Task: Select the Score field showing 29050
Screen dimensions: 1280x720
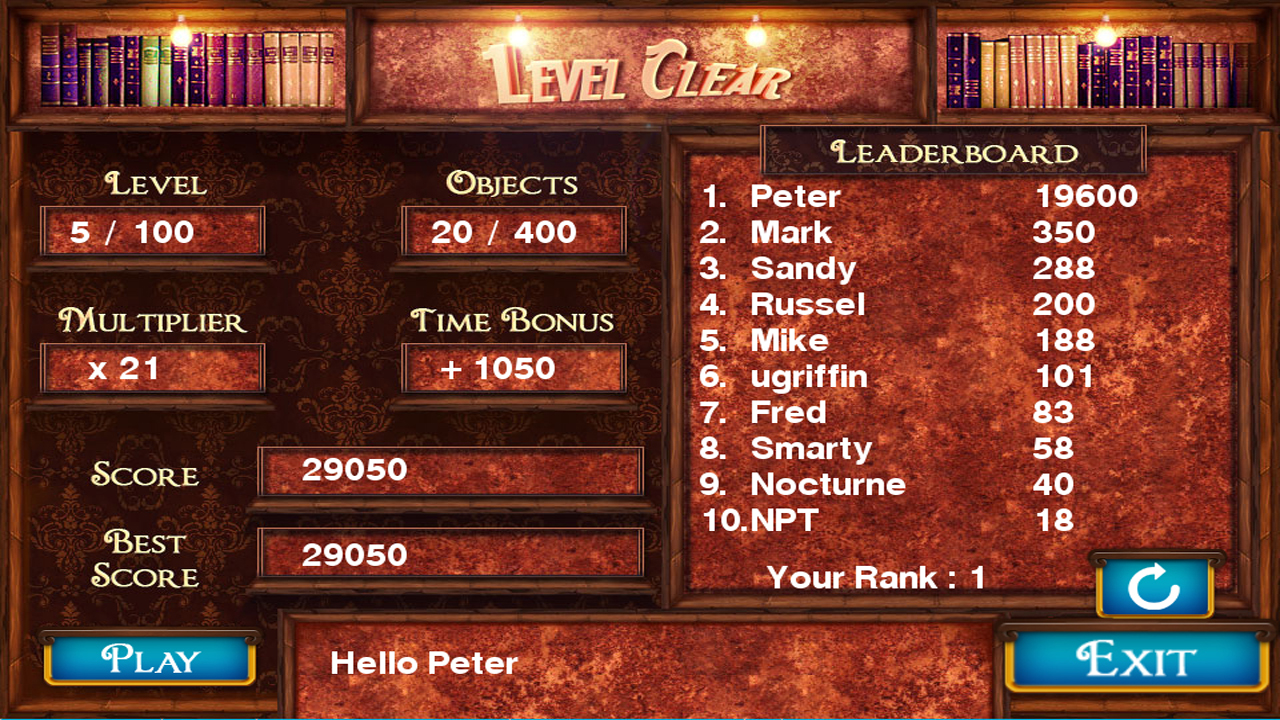Action: coord(450,471)
